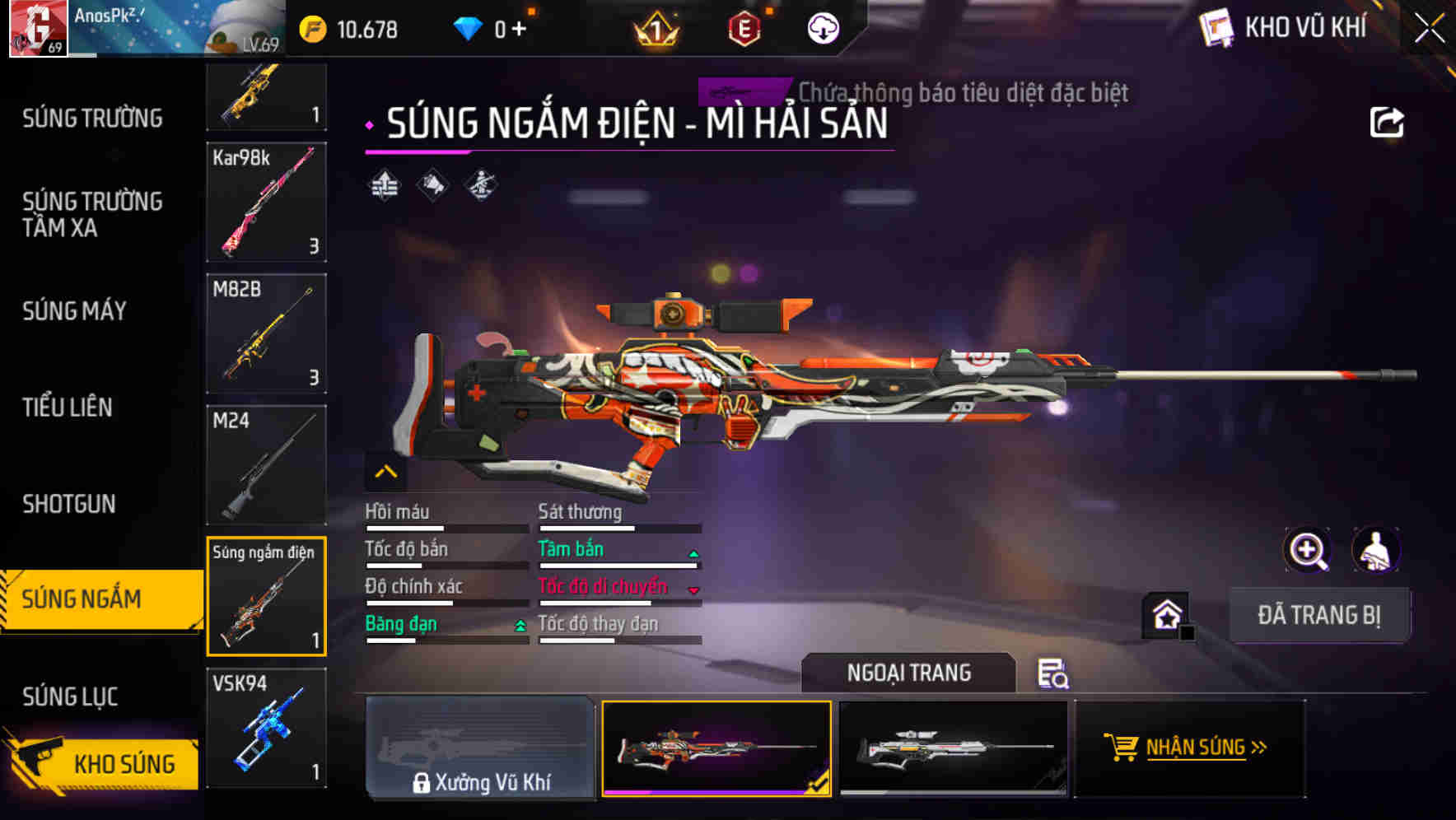Select the white sniper skin thumbnail
The height and width of the screenshot is (820, 1456).
pos(953,748)
